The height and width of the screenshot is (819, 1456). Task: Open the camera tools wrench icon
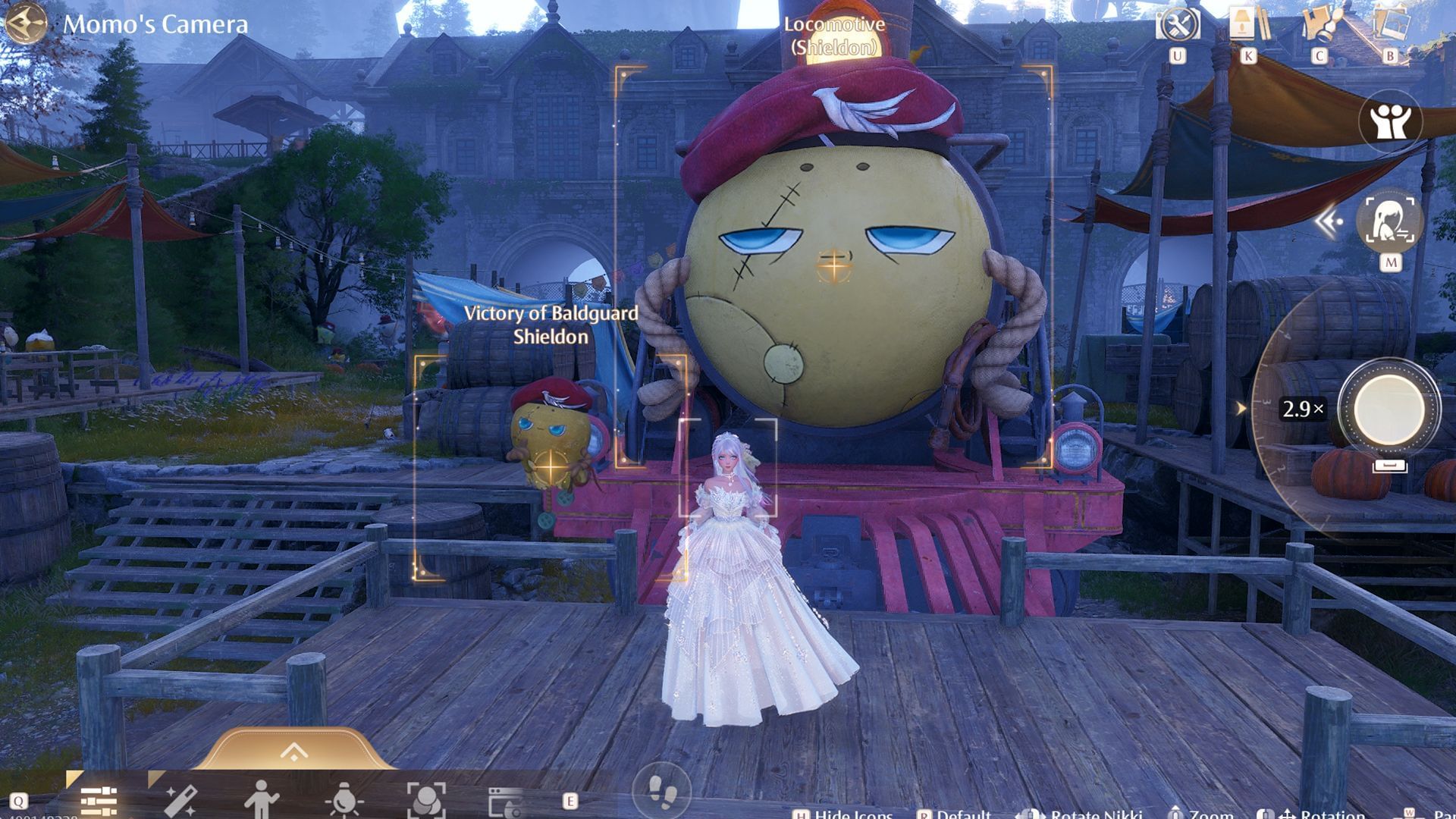(1177, 25)
